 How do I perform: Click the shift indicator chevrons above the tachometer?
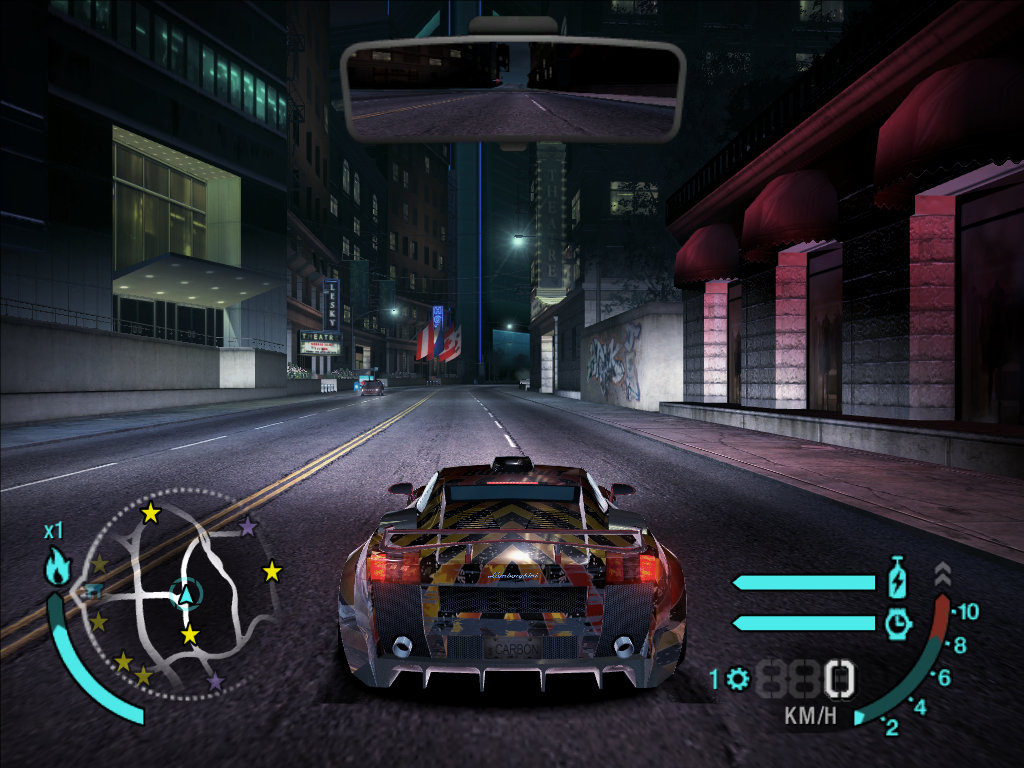pos(942,574)
